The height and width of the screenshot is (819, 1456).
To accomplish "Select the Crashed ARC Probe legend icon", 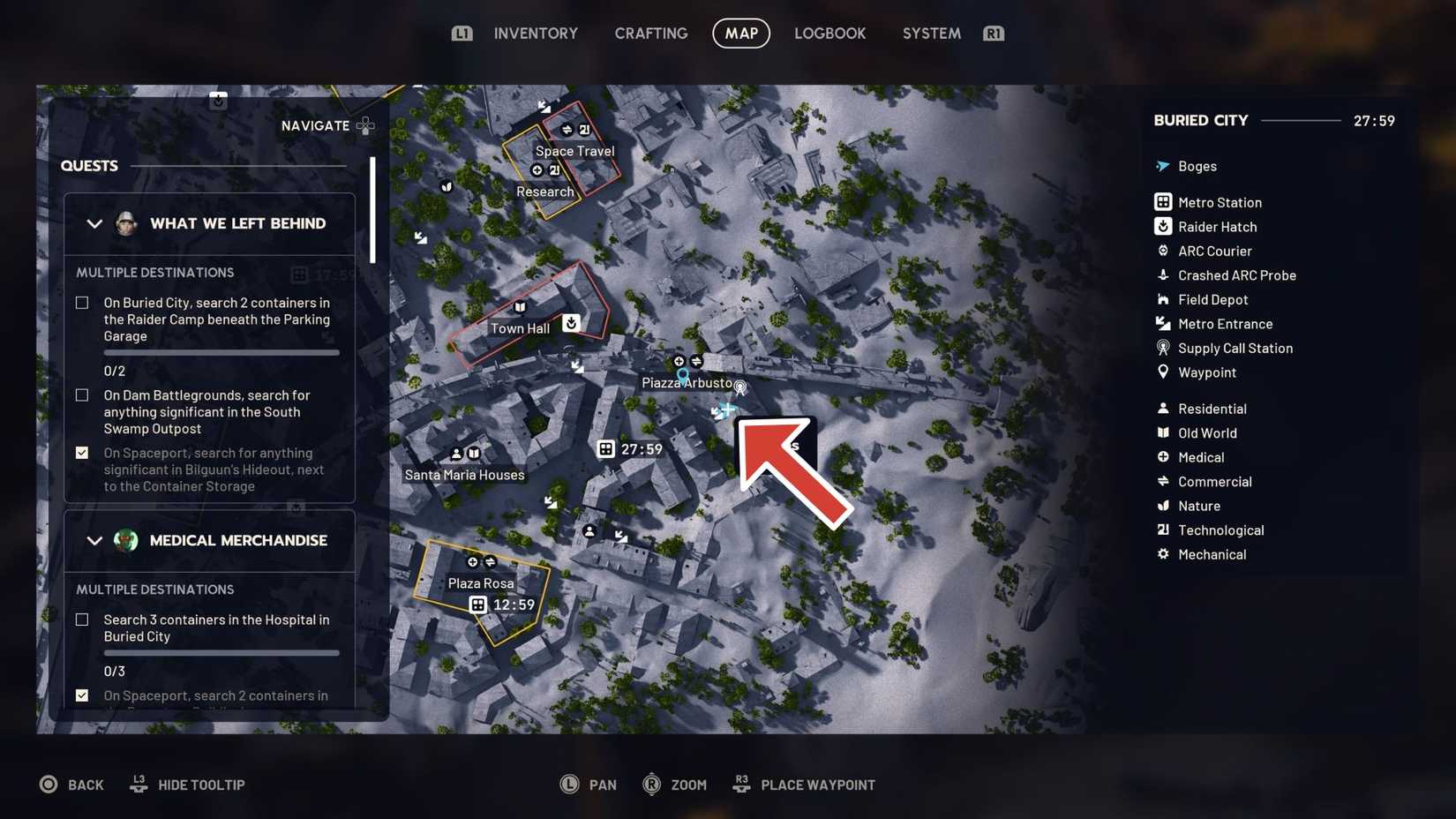I will point(1161,275).
